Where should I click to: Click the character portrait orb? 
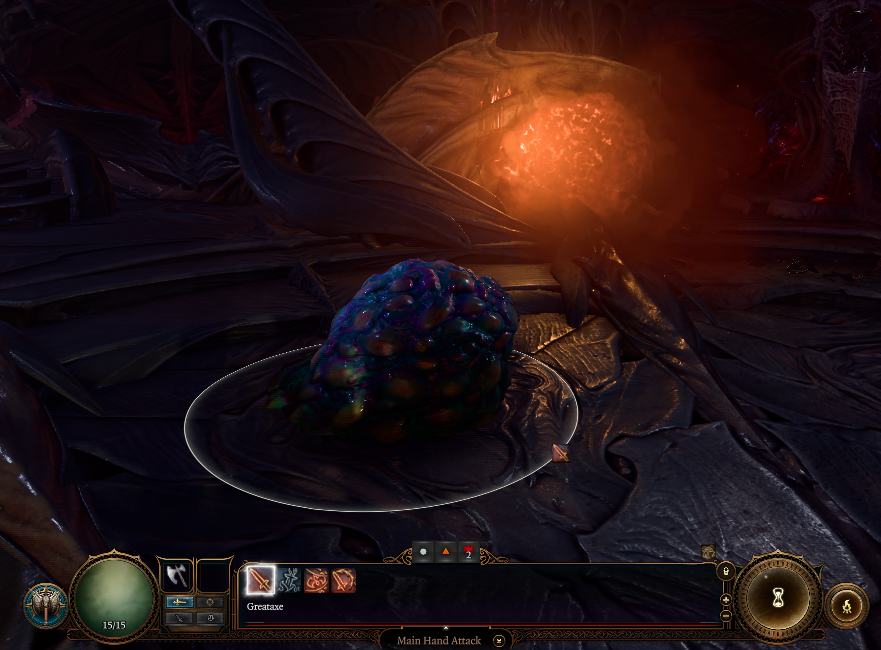[x=114, y=597]
